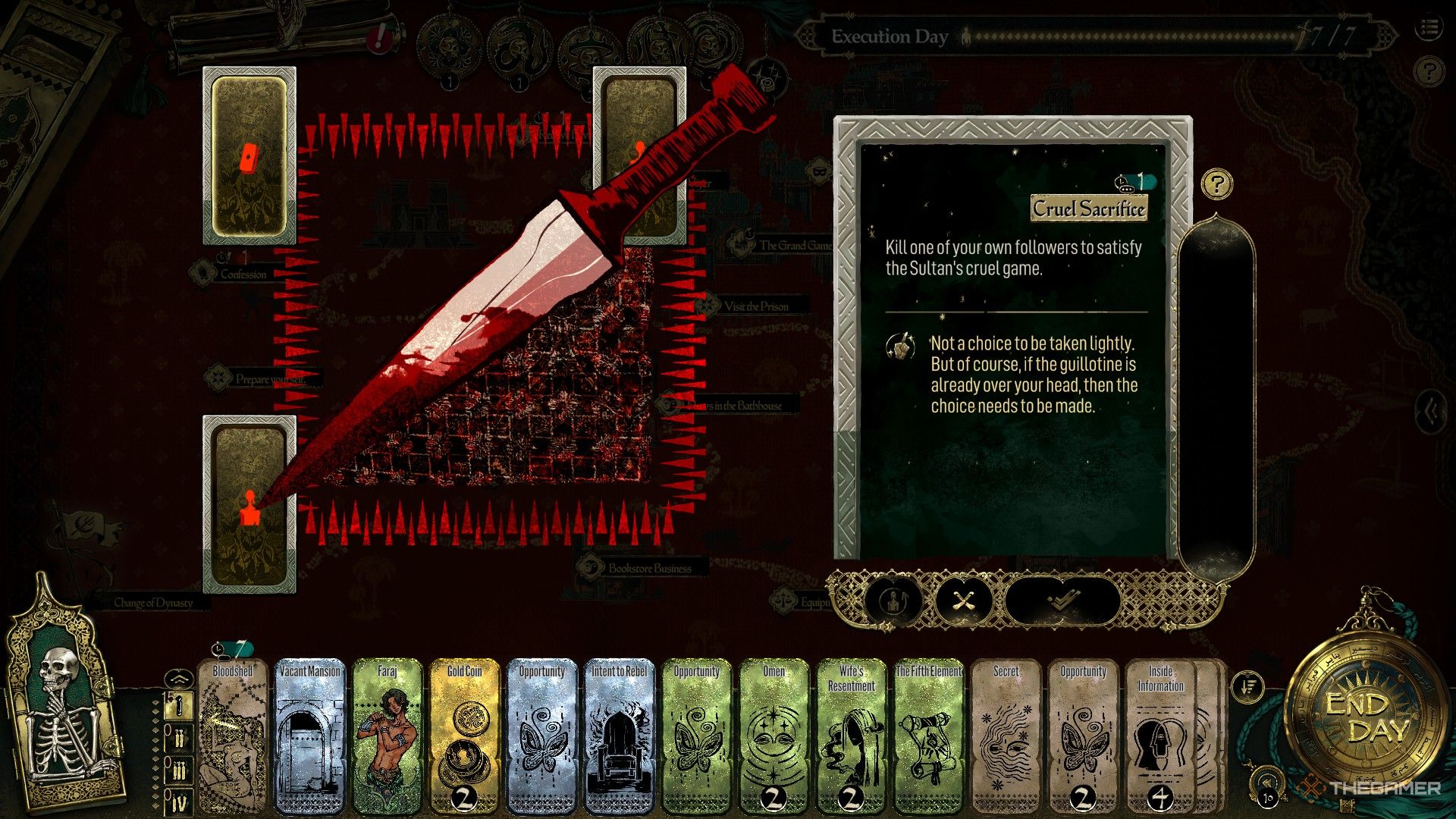Collapse the hand with the double-chevron button
Image resolution: width=1456 pixels, height=819 pixels.
point(176,677)
